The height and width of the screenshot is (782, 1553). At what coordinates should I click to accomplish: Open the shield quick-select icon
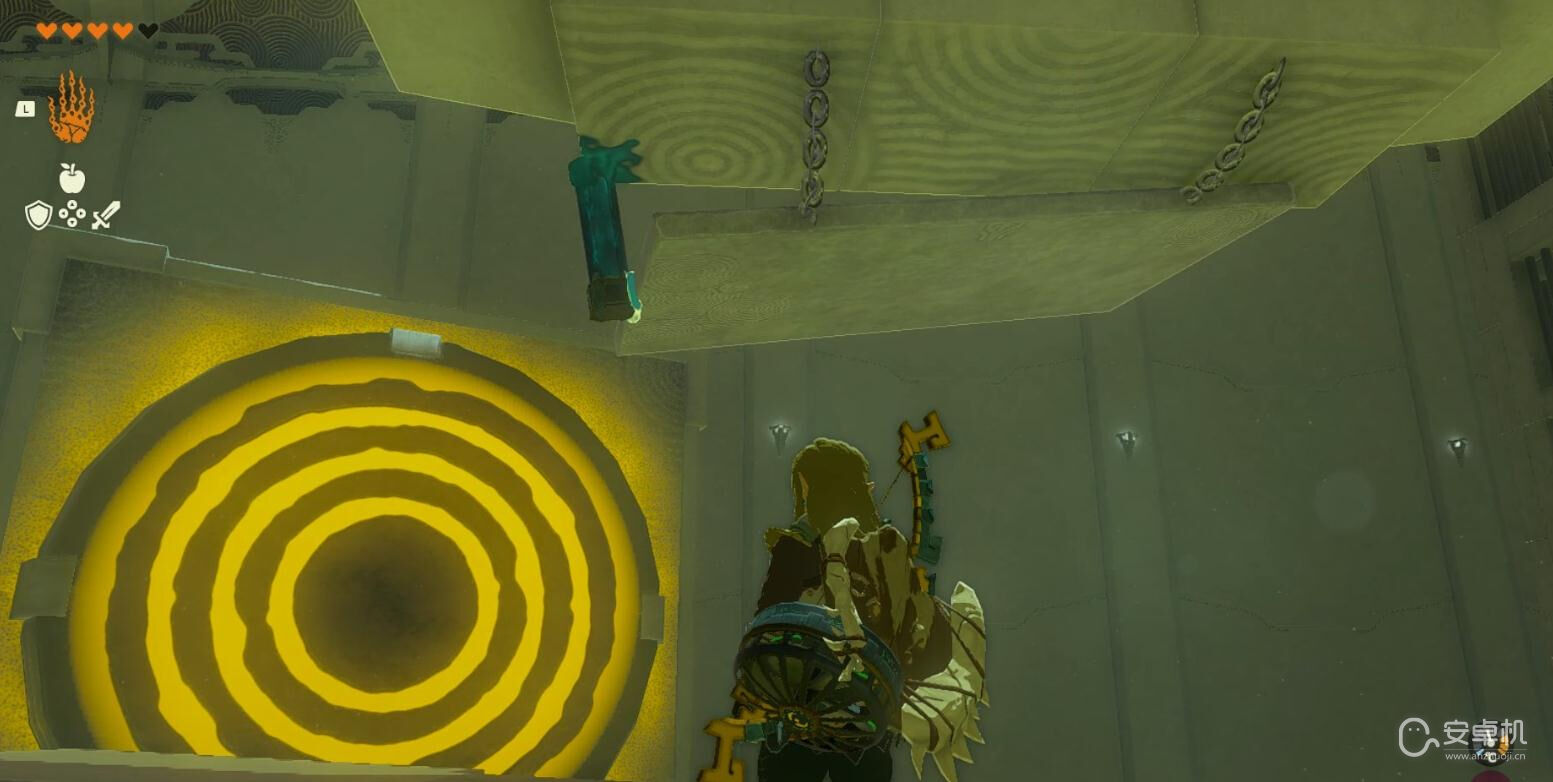tap(38, 214)
